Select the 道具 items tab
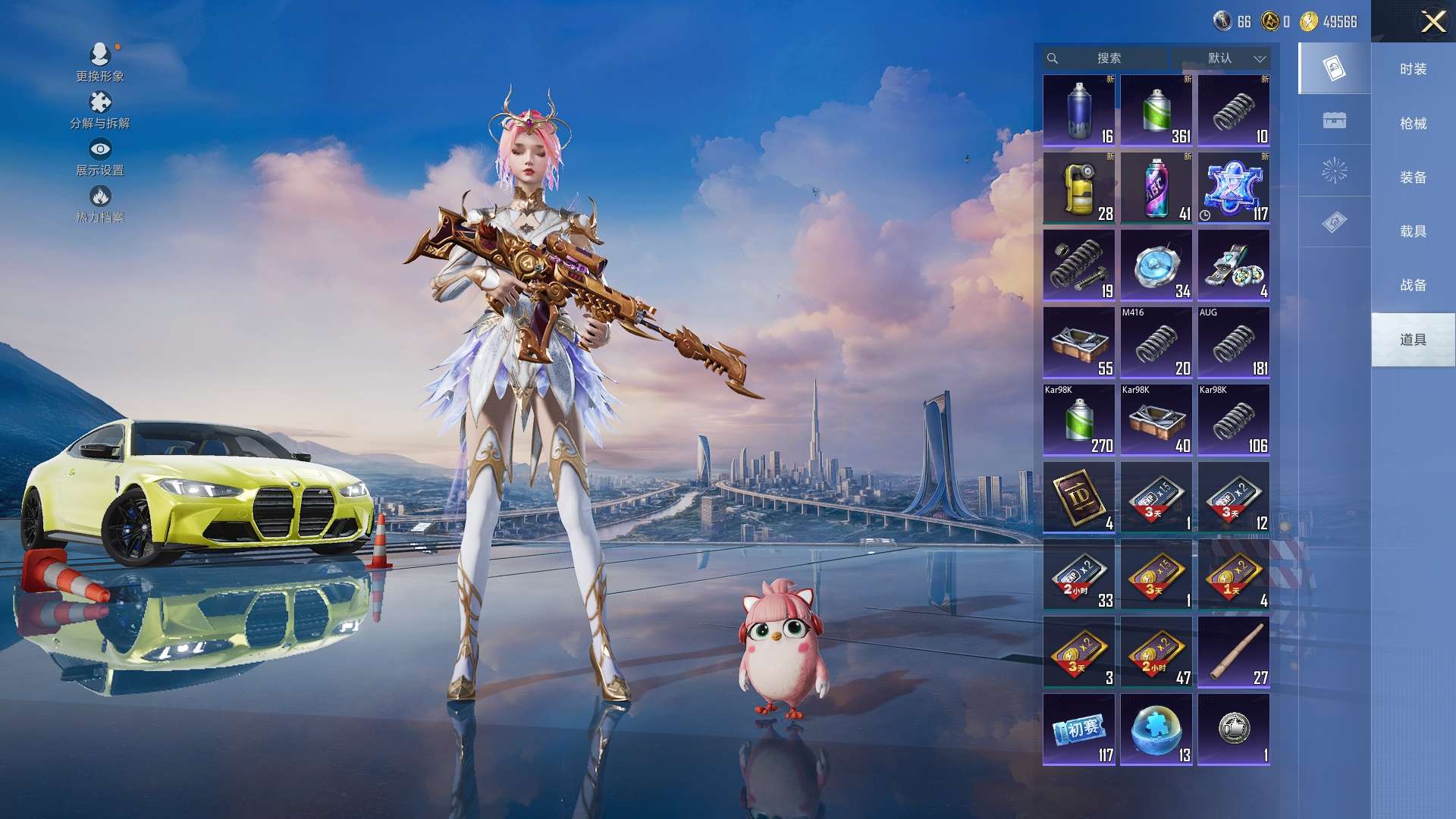The height and width of the screenshot is (819, 1456). coord(1413,340)
